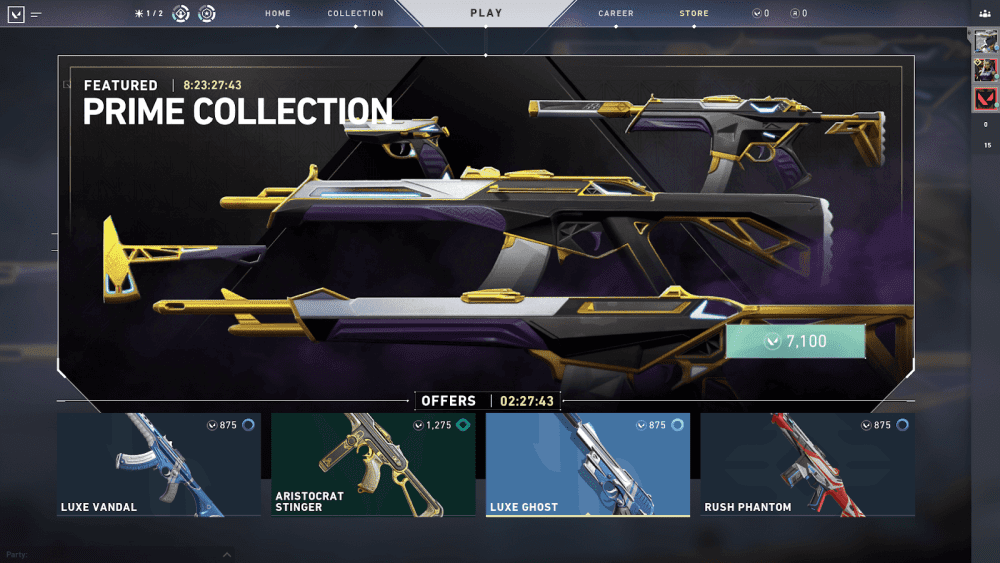Click the Radianite Points balance icon
This screenshot has width=1000, height=563.
pyautogui.click(x=794, y=14)
